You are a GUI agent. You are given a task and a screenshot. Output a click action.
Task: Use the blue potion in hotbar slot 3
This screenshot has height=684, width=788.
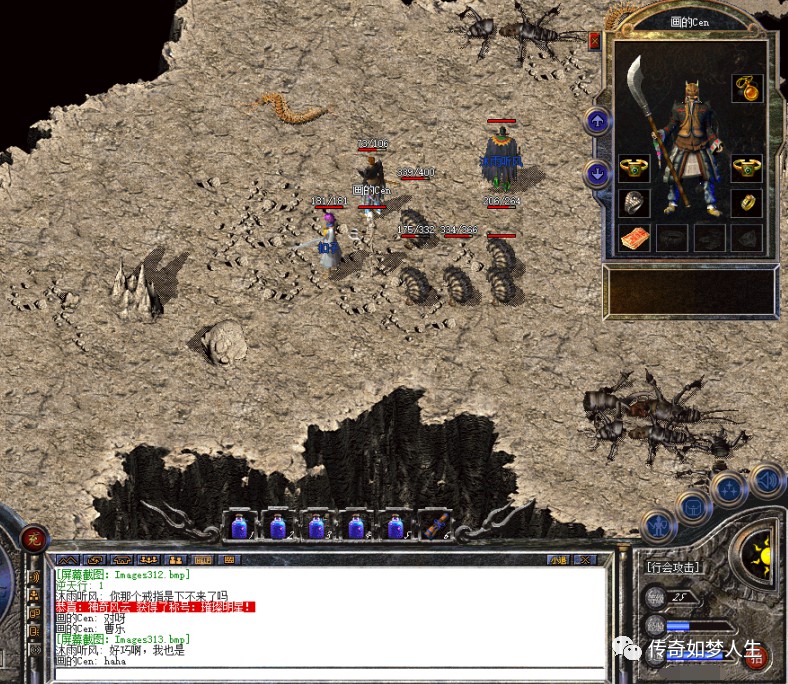click(316, 526)
